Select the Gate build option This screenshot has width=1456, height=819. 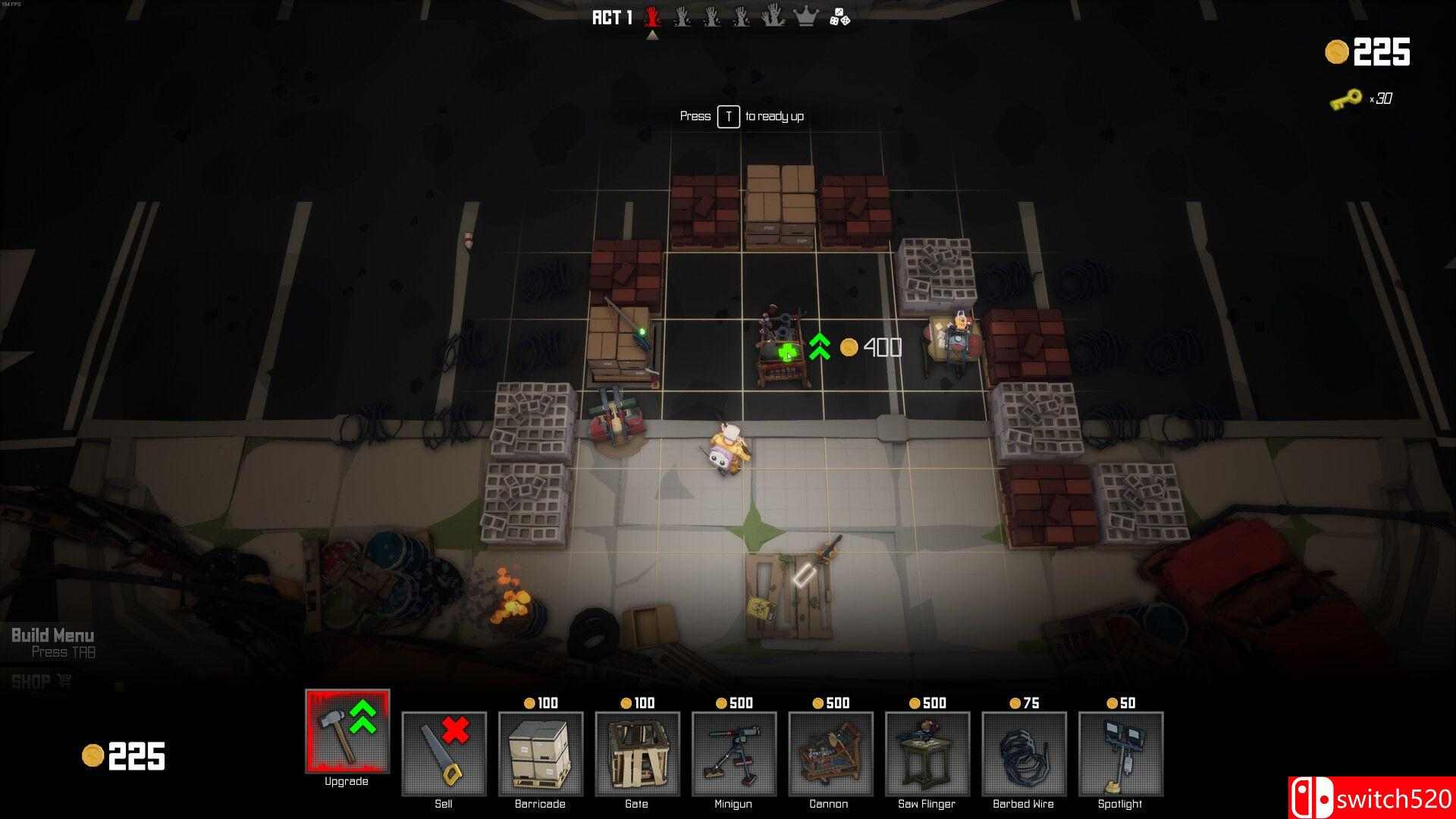637,754
